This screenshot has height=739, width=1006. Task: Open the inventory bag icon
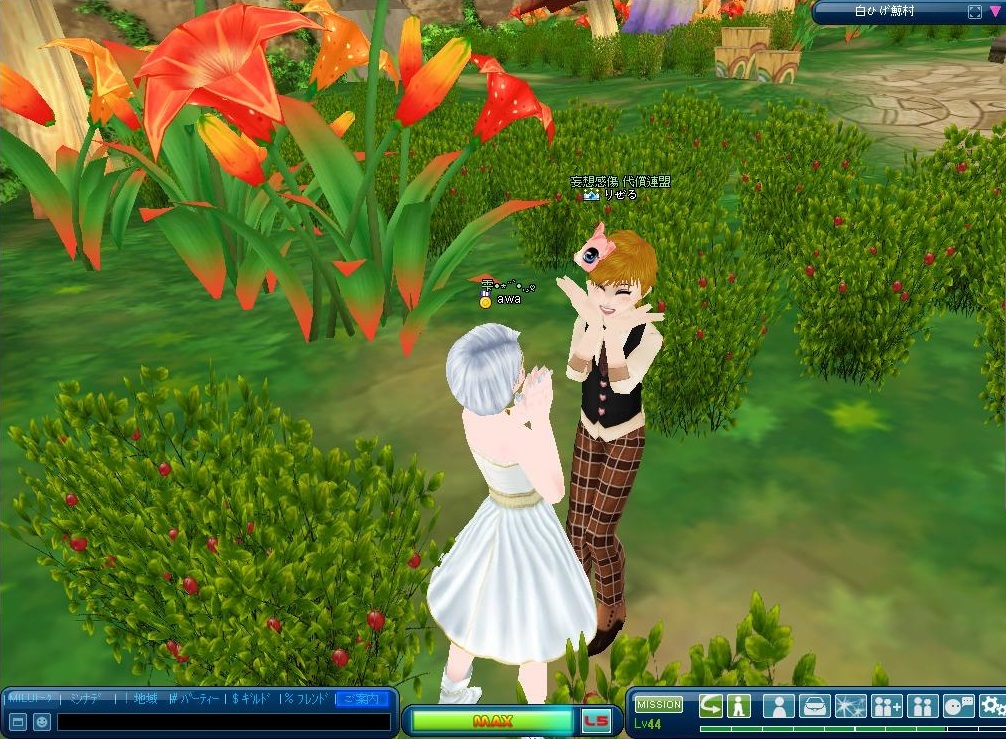point(814,706)
